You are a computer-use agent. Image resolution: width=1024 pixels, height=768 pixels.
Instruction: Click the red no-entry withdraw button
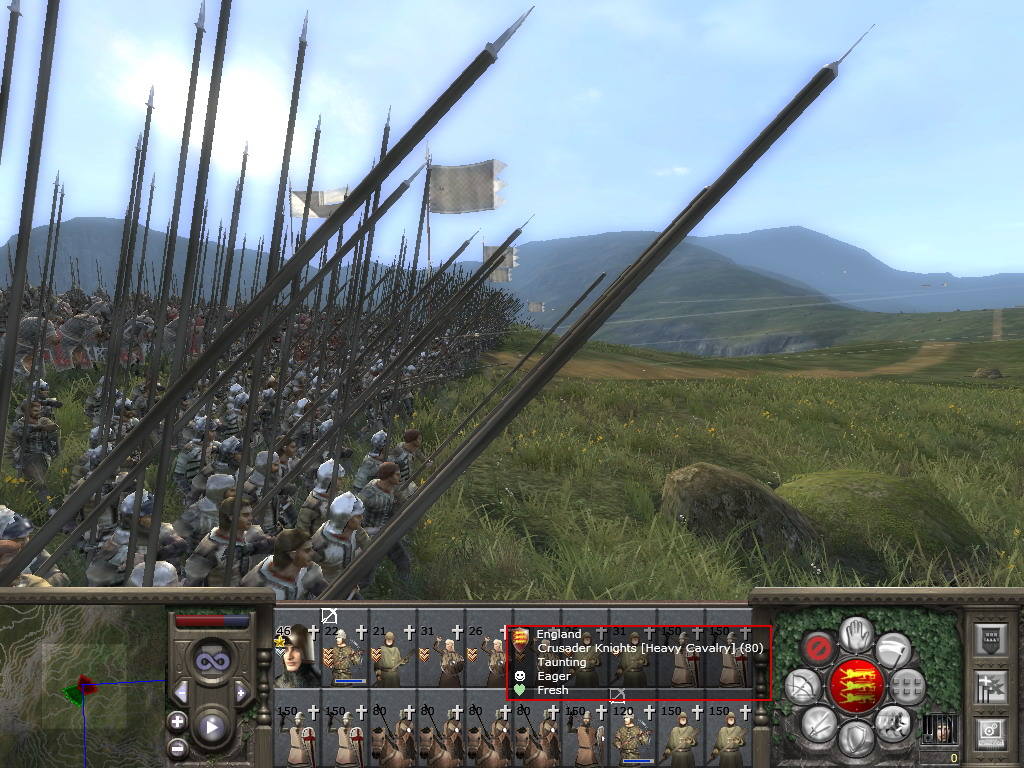pos(818,649)
